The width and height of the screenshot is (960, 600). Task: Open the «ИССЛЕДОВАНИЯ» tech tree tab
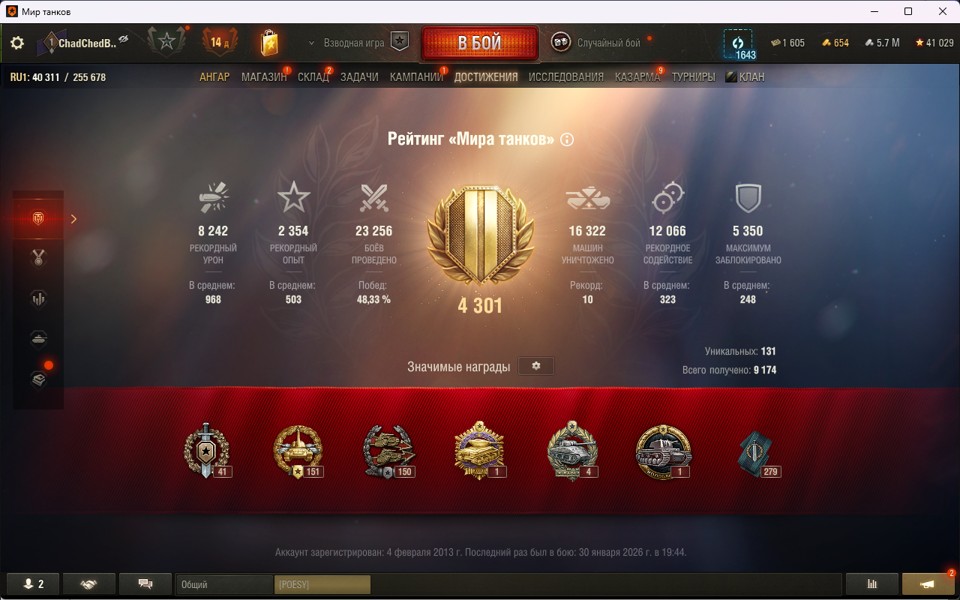coord(566,77)
